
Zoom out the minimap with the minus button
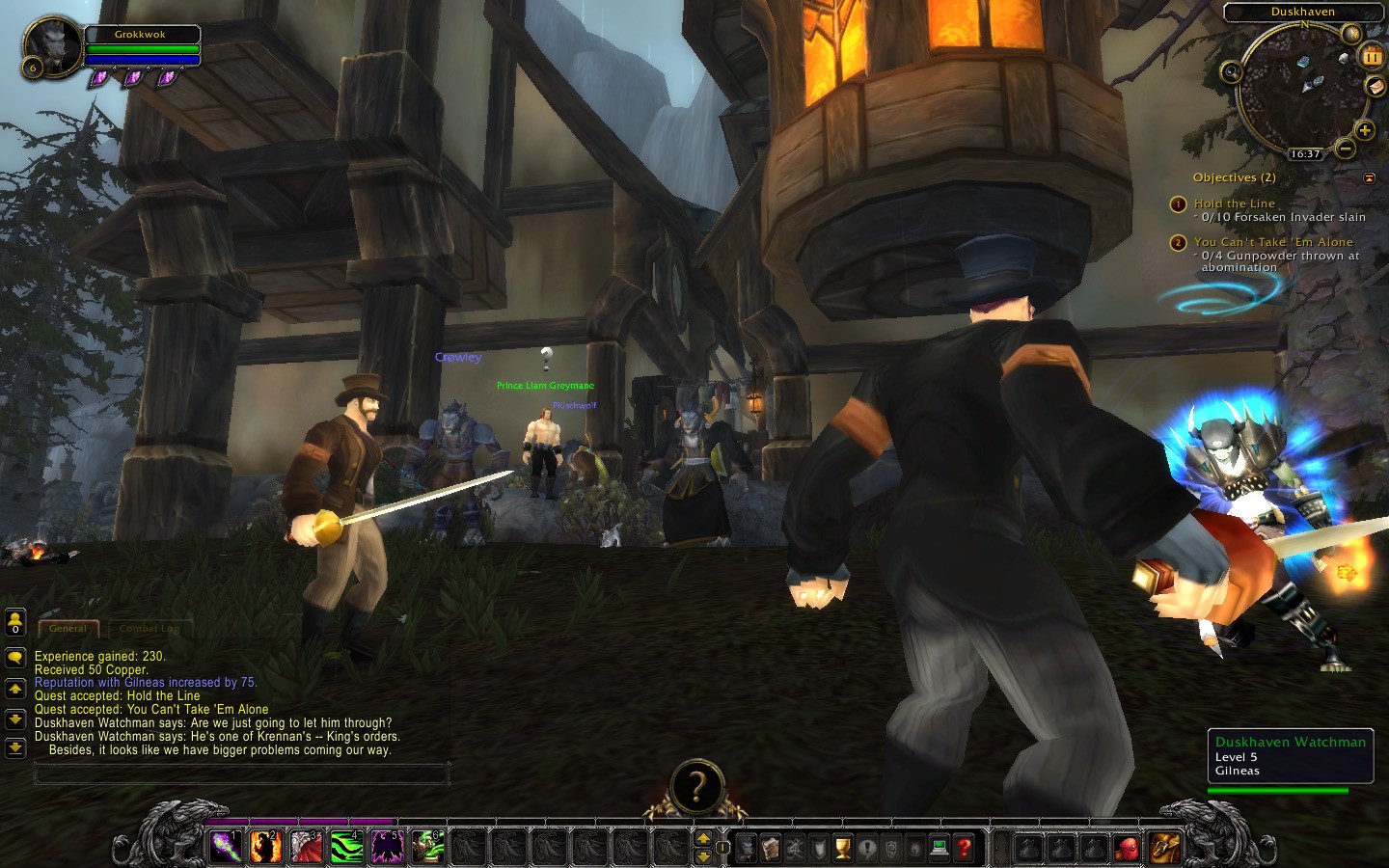click(1345, 149)
